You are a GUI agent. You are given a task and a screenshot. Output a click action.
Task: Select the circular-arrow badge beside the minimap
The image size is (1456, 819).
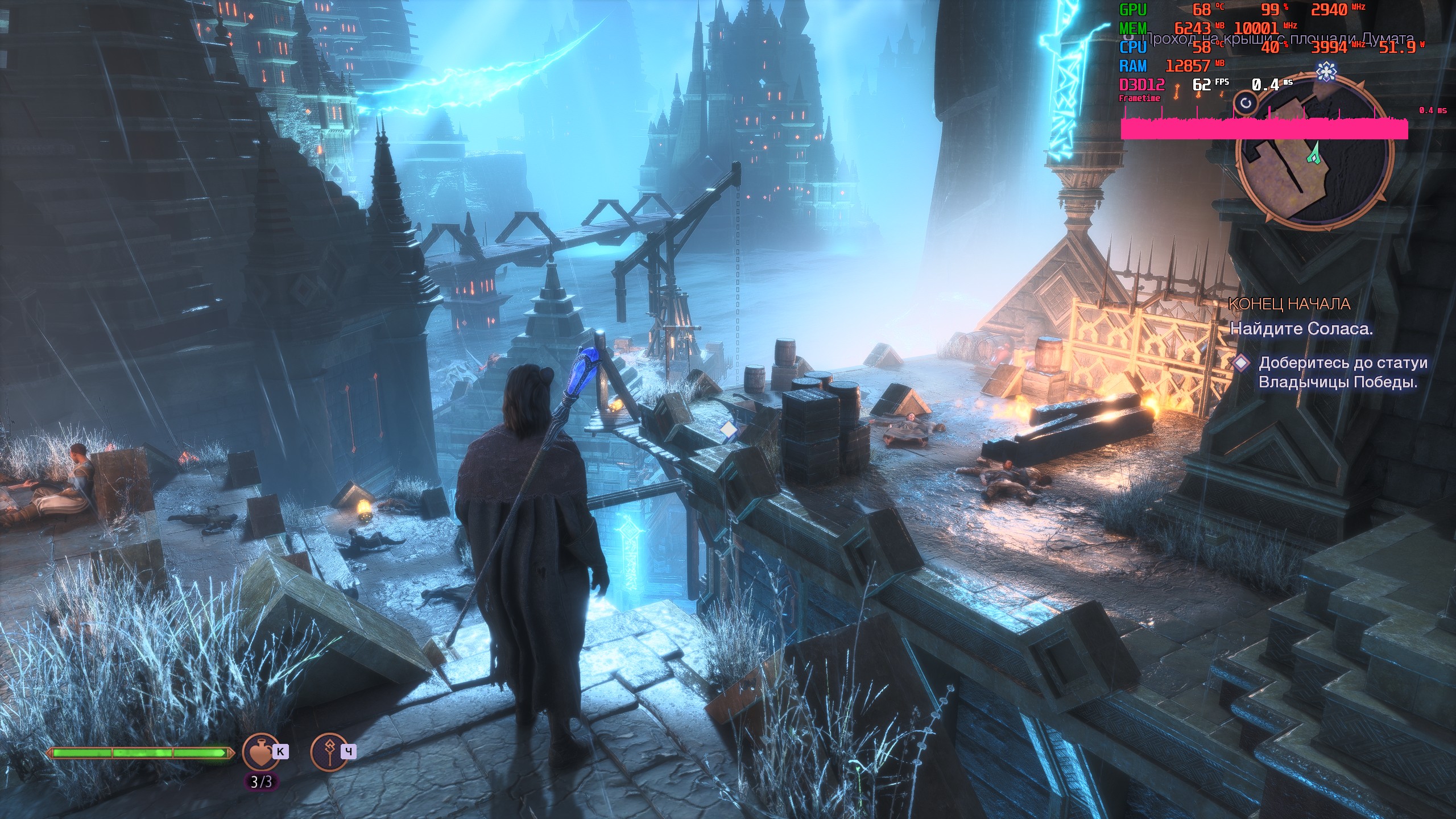[x=1246, y=103]
